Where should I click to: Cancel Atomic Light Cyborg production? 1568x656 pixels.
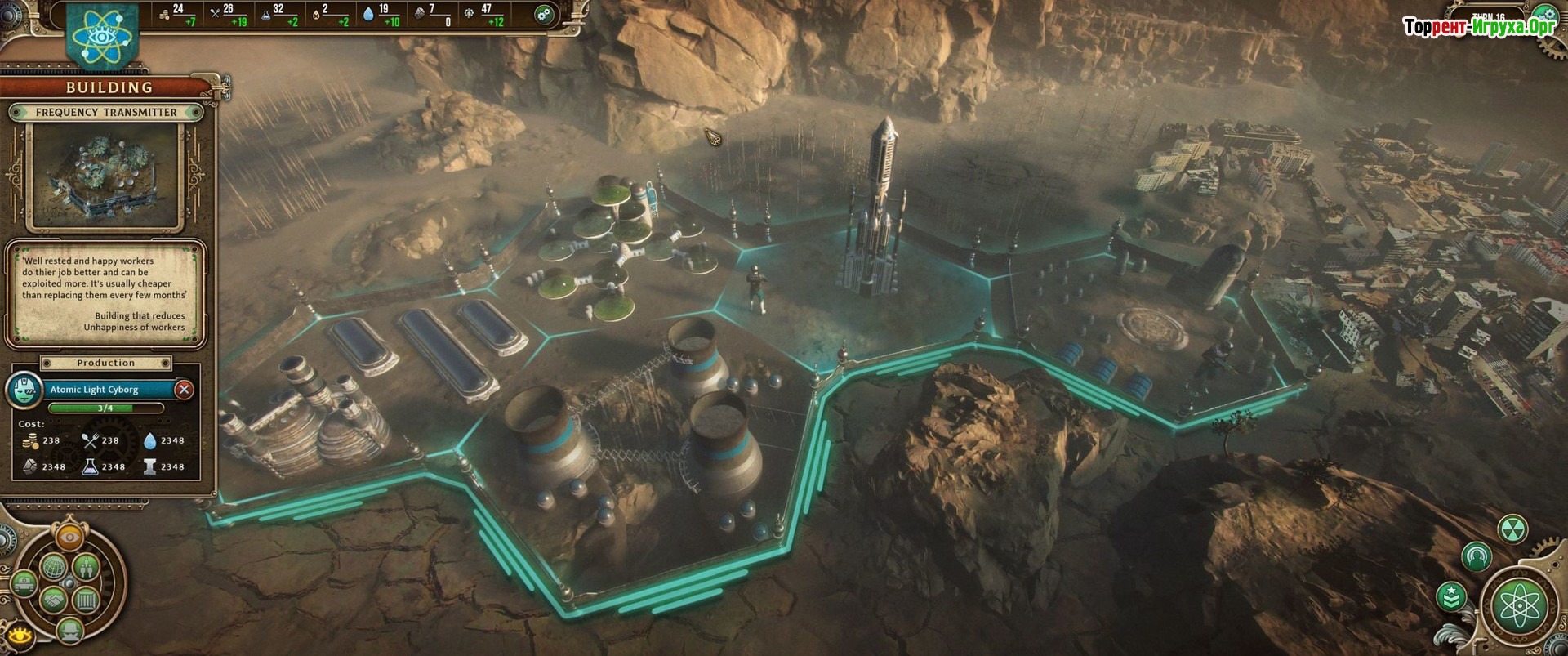[185, 390]
